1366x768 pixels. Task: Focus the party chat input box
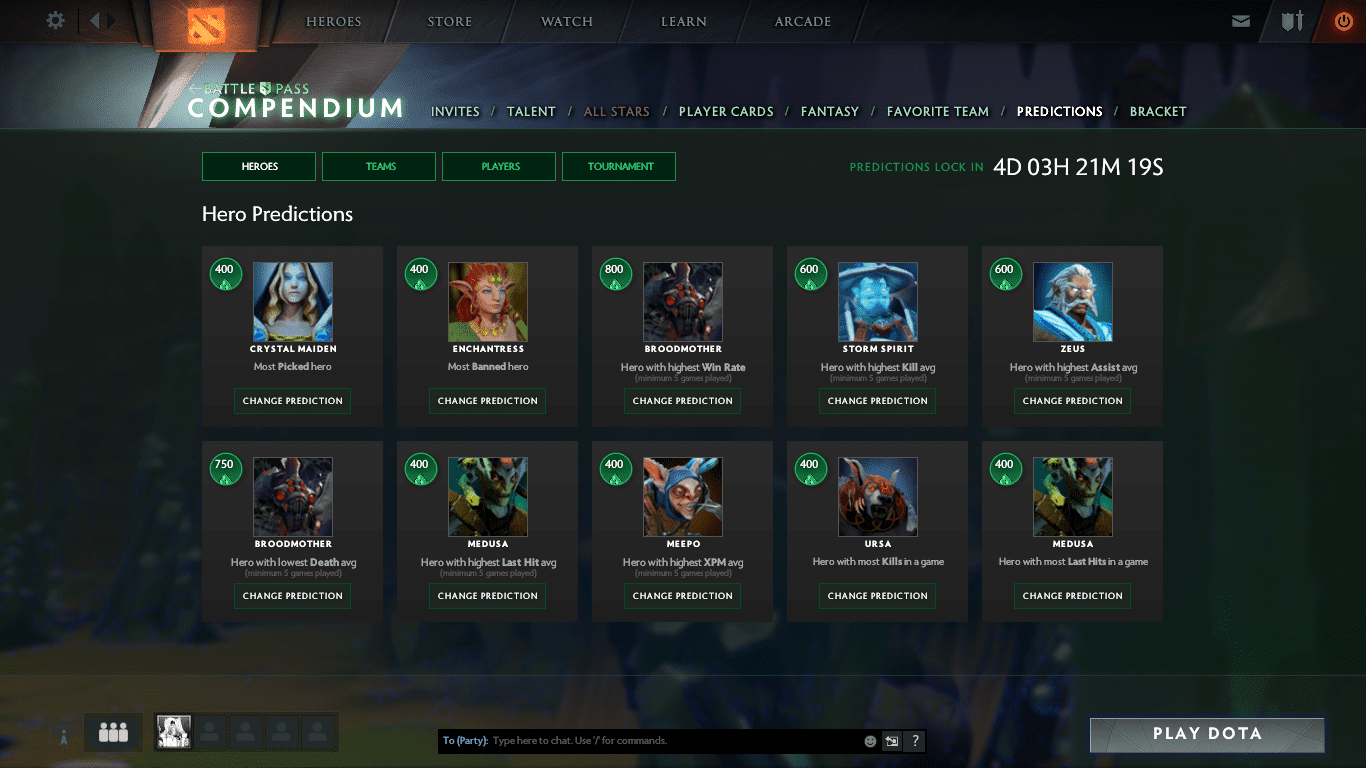pos(670,741)
